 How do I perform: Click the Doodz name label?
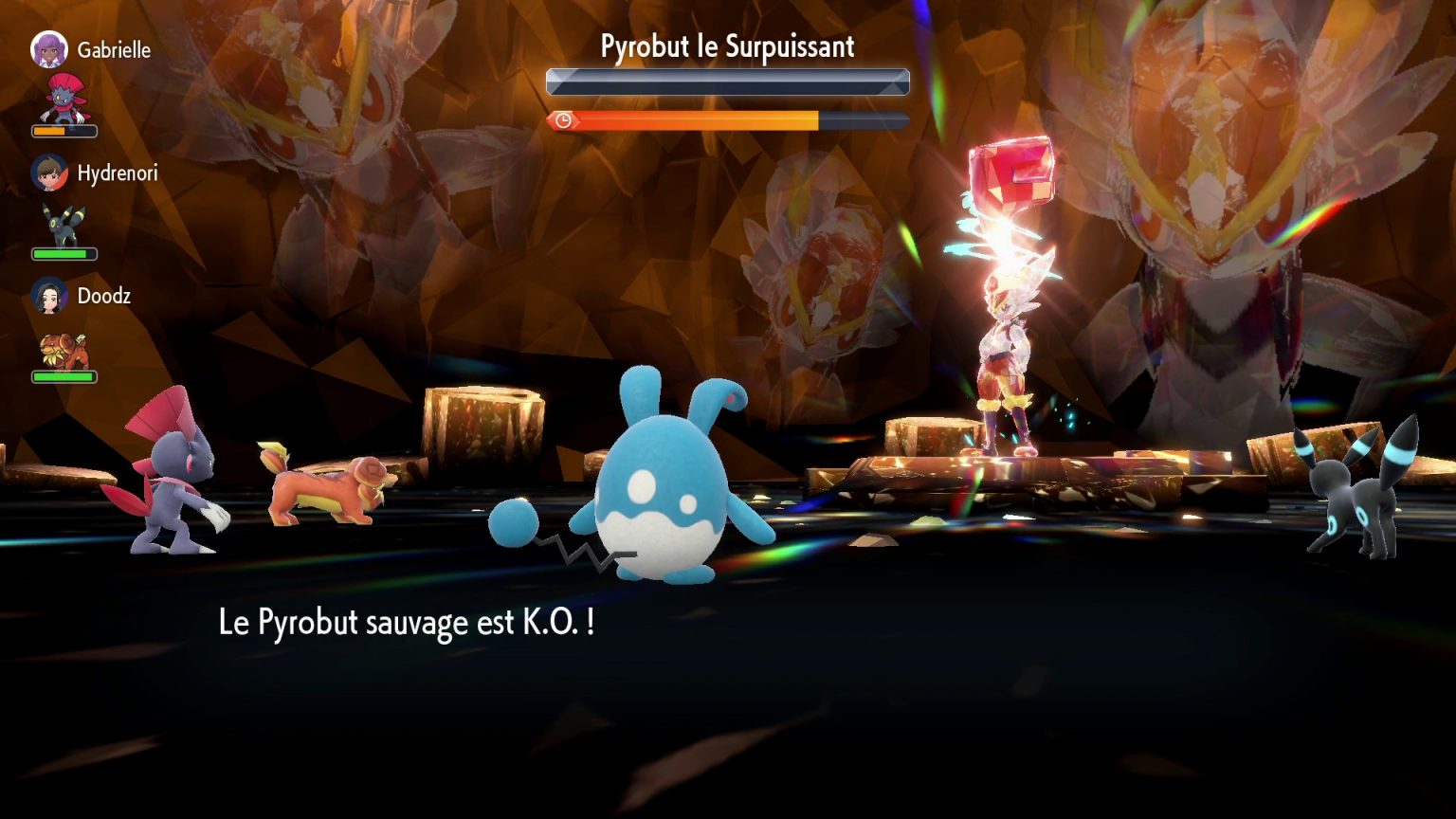pyautogui.click(x=104, y=296)
